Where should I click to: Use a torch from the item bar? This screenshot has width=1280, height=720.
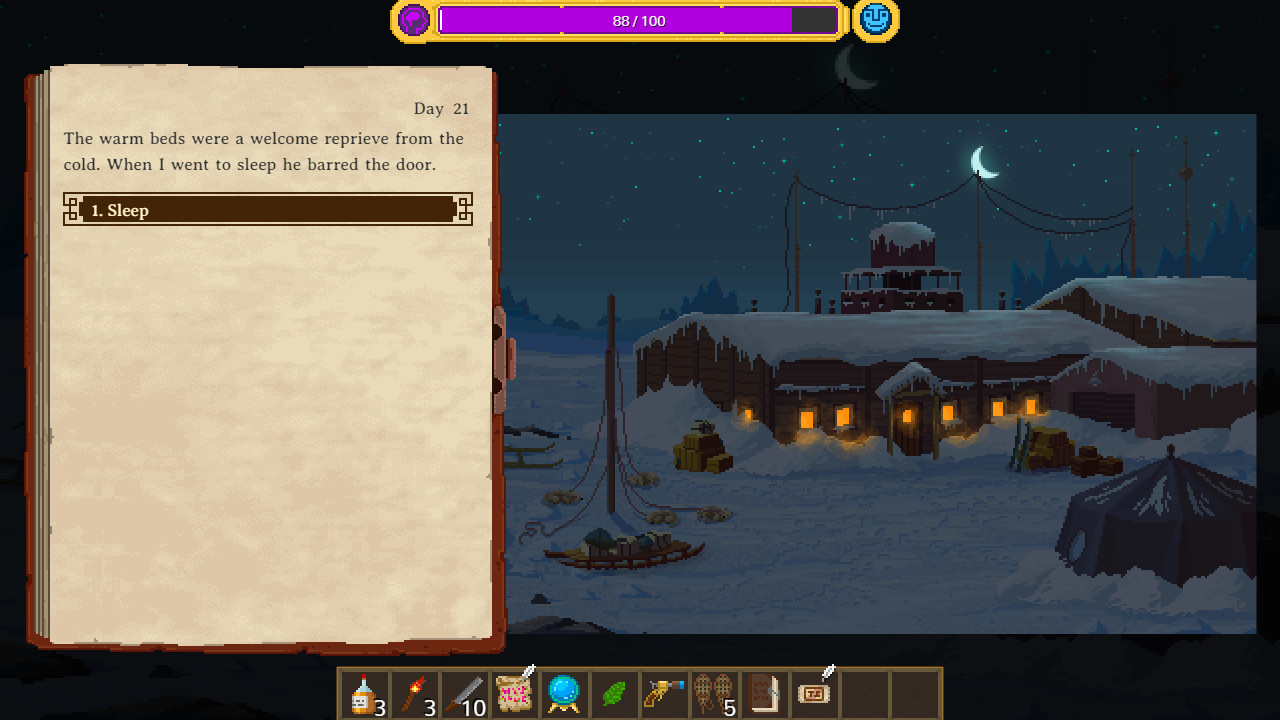pos(413,692)
